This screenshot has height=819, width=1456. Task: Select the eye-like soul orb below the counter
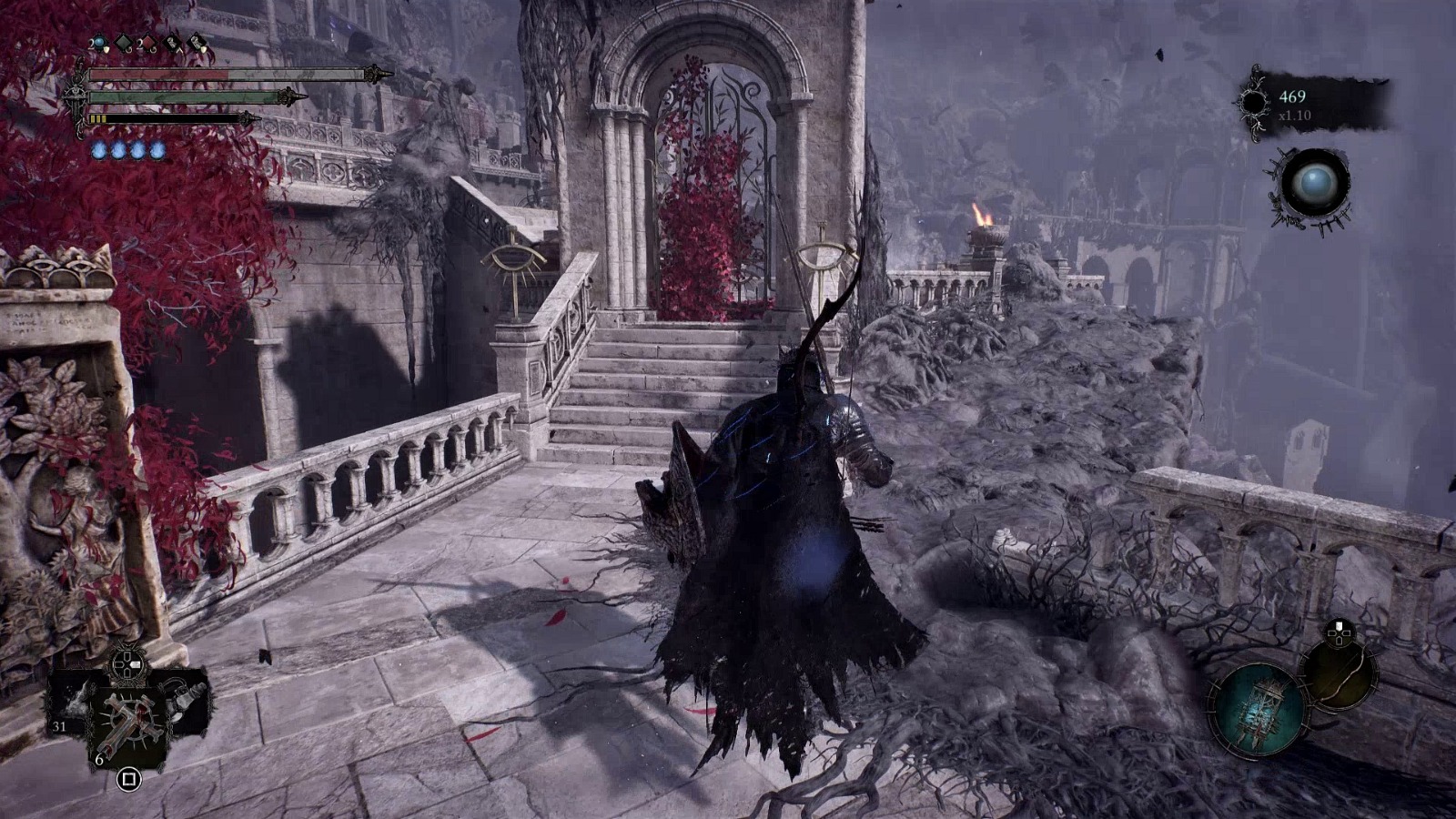click(1317, 184)
